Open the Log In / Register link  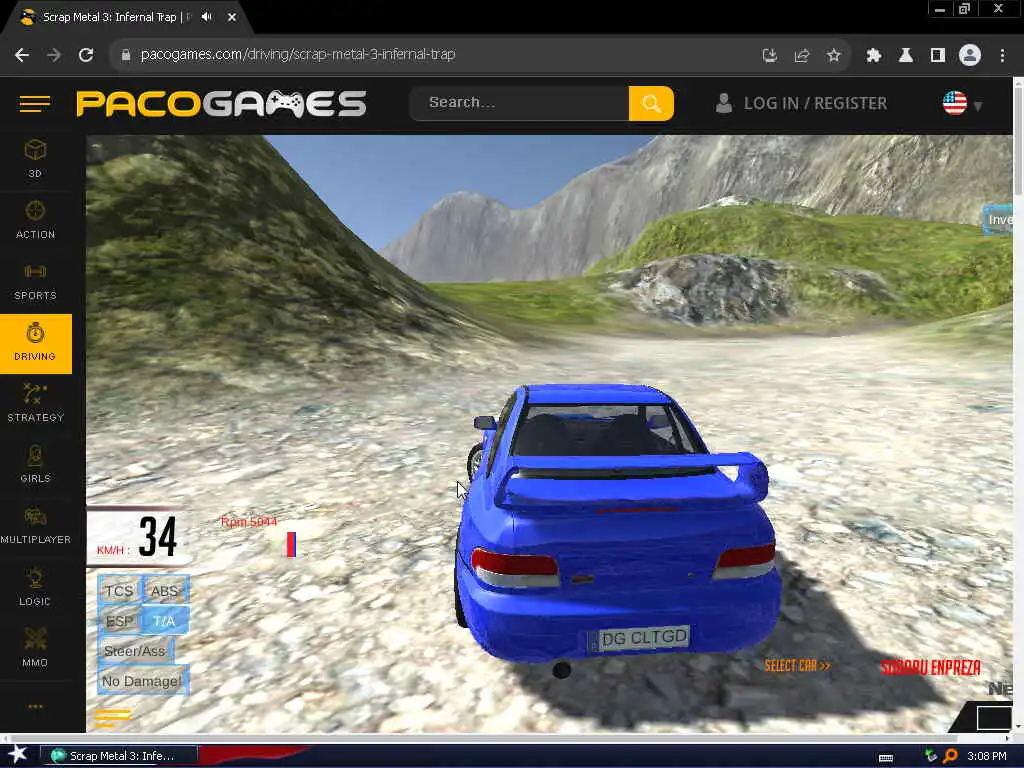click(x=801, y=103)
